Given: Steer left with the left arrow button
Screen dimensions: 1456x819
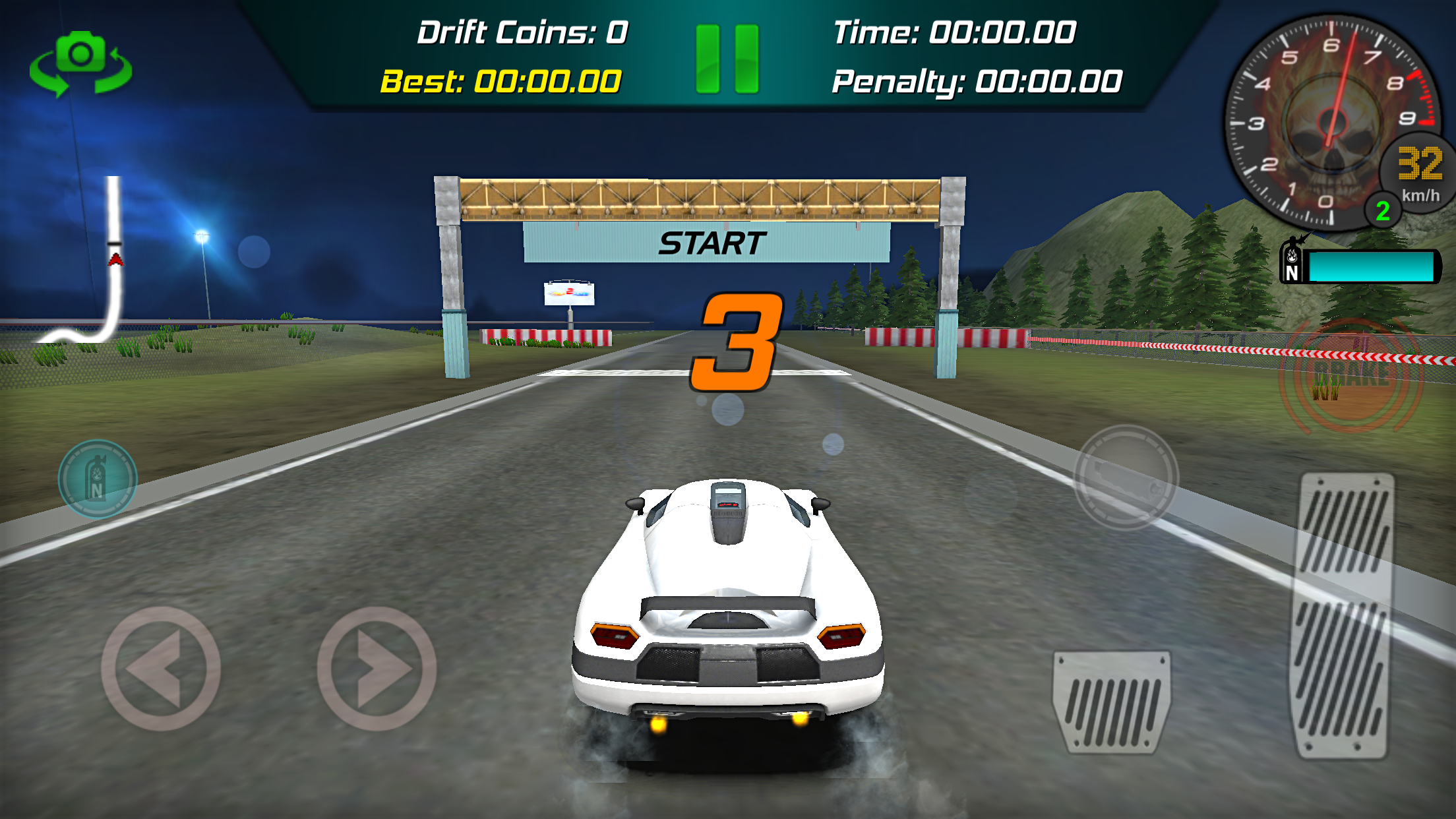Looking at the screenshot, I should coord(160,668).
